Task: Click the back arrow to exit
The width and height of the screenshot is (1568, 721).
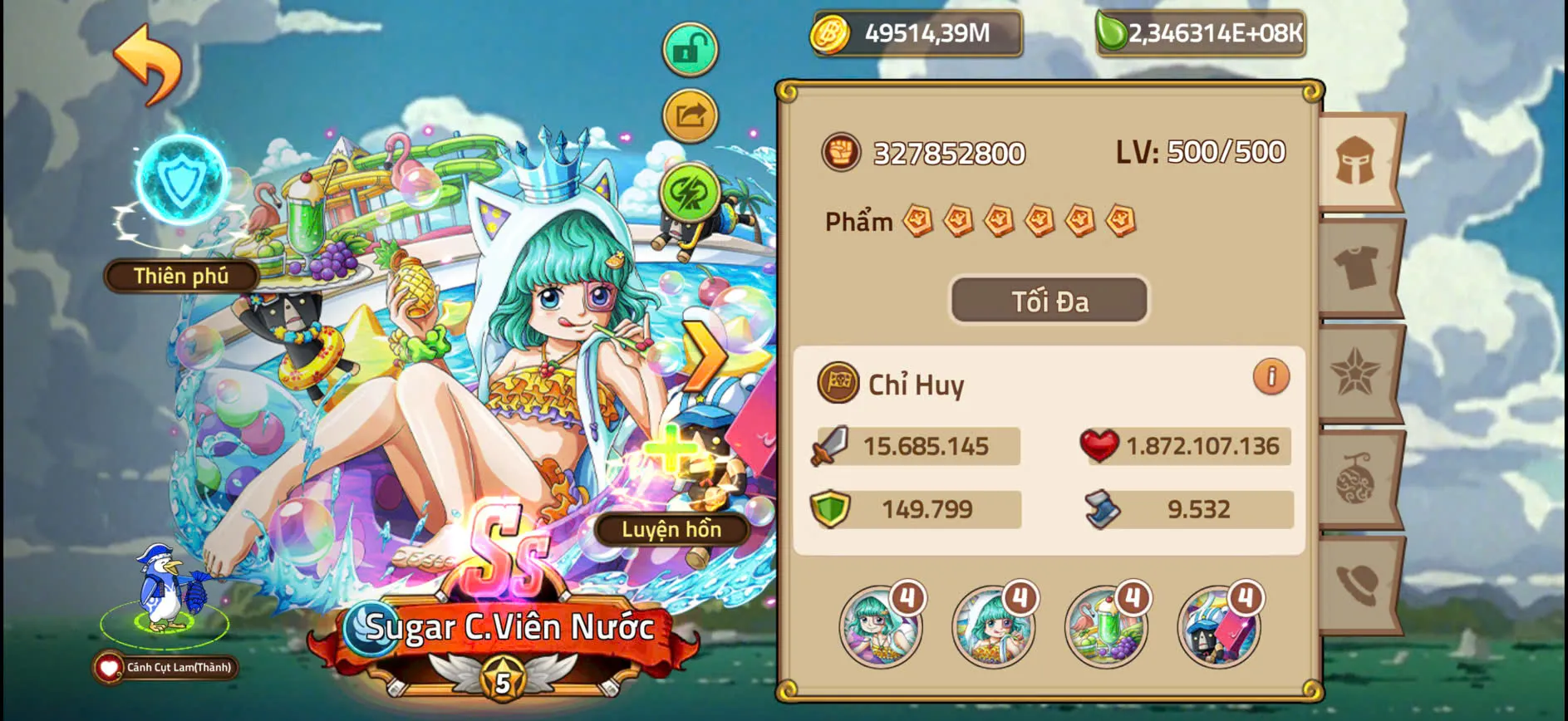Action: (148, 60)
